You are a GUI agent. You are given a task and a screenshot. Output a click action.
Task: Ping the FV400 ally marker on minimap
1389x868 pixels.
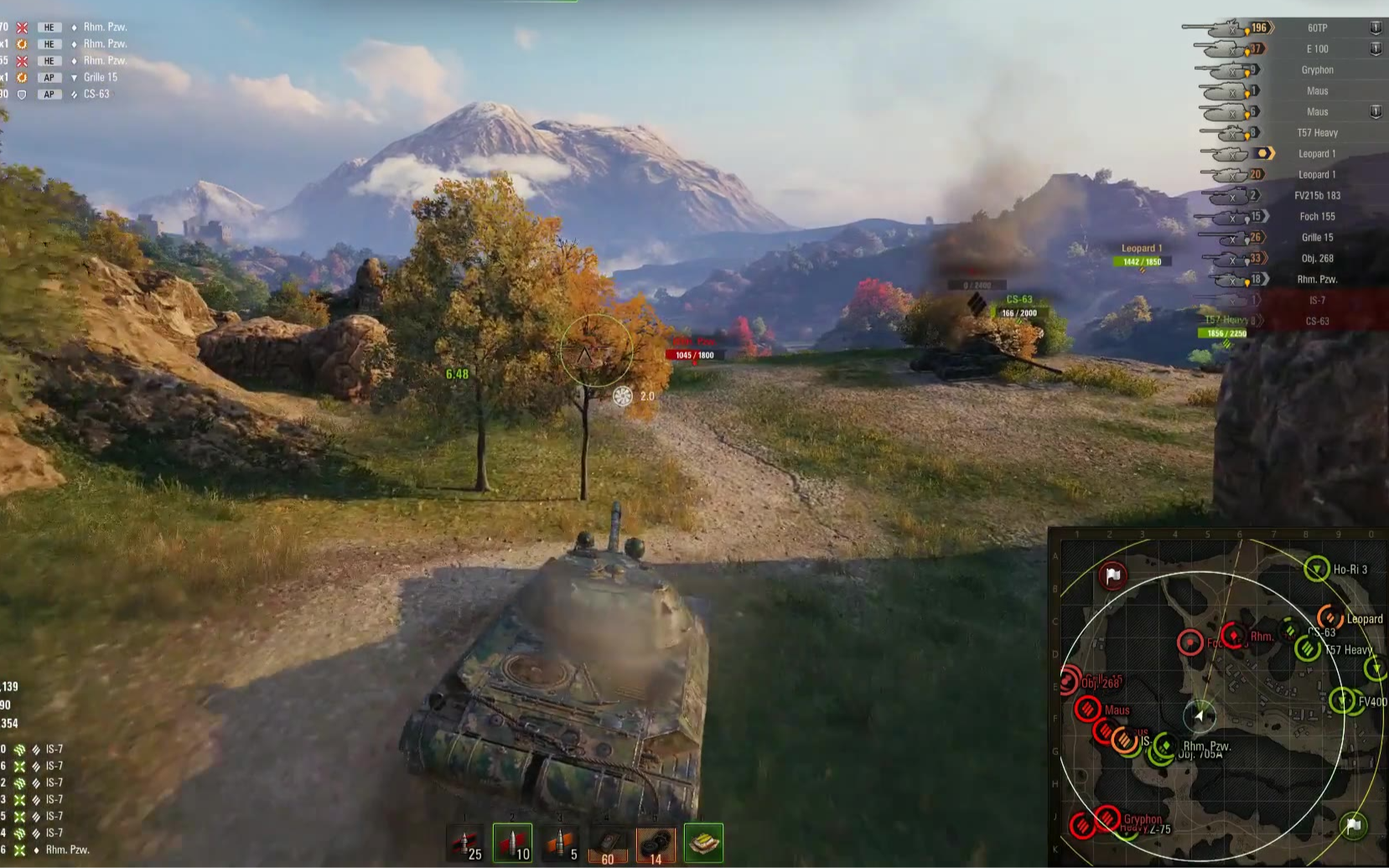[x=1343, y=700]
